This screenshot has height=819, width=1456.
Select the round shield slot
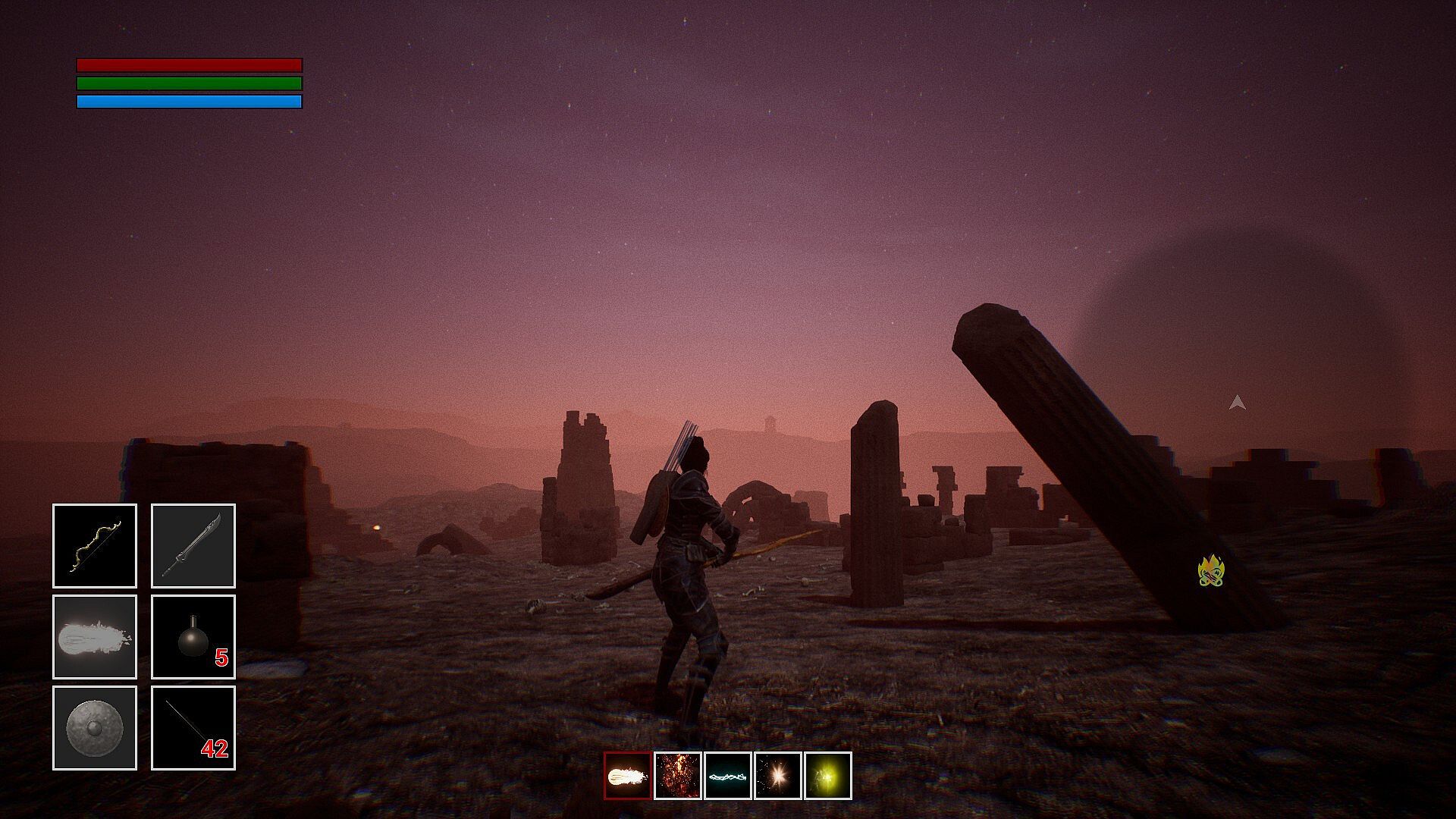pyautogui.click(x=95, y=728)
